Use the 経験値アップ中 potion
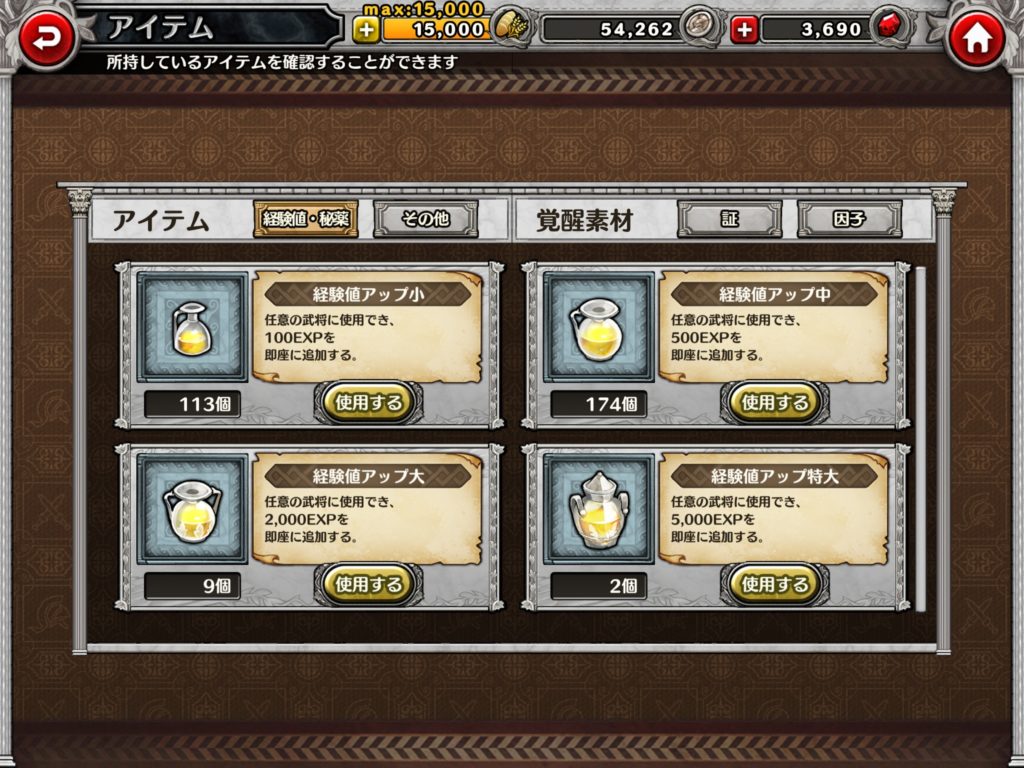Viewport: 1024px width, 768px height. 774,402
